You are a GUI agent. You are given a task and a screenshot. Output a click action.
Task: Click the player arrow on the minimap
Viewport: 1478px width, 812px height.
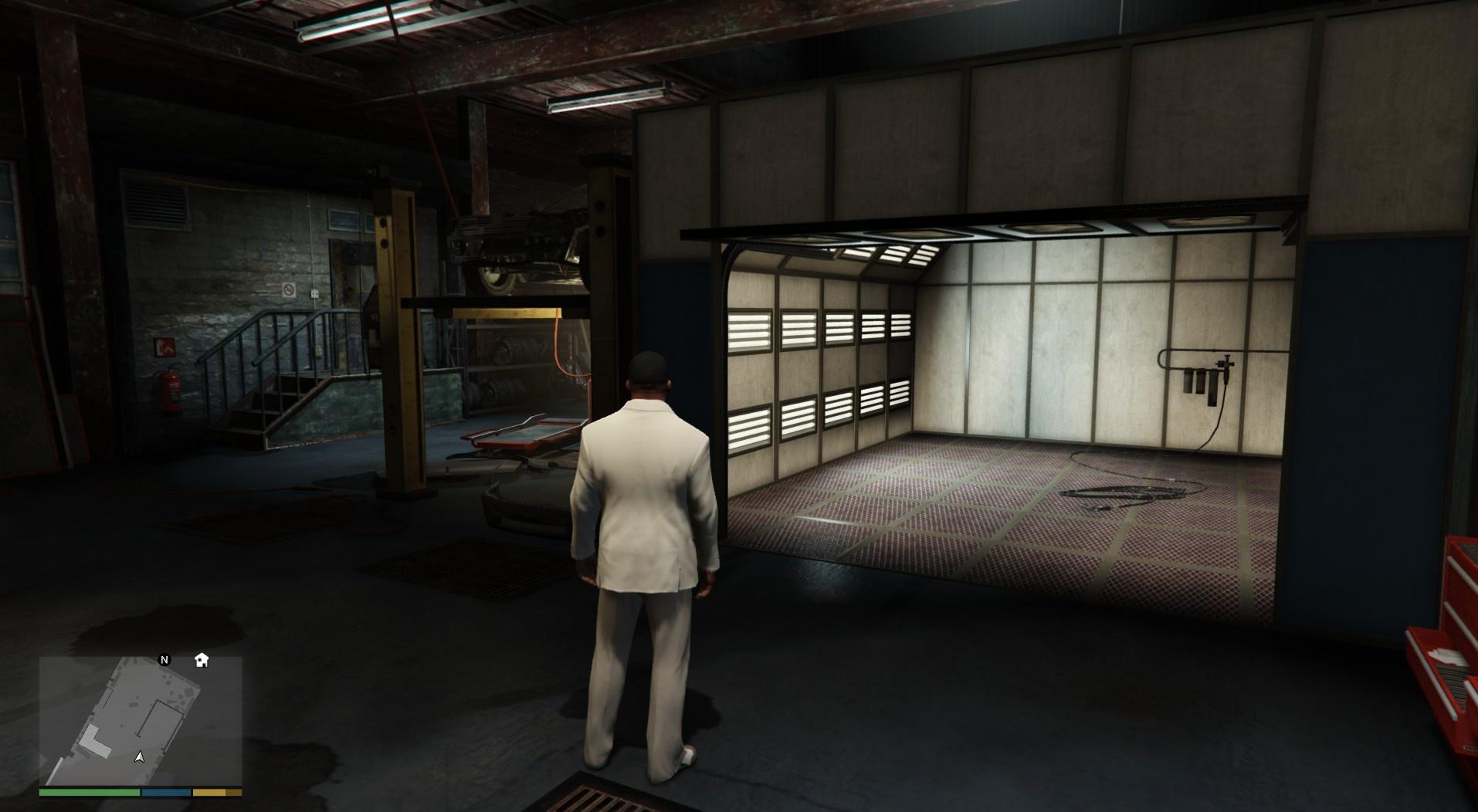click(139, 757)
